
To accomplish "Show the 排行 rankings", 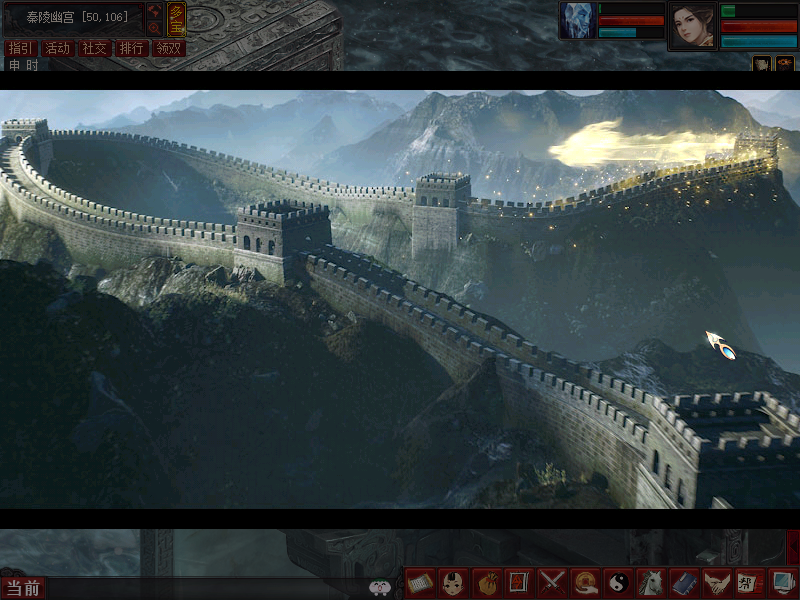I will tap(131, 48).
